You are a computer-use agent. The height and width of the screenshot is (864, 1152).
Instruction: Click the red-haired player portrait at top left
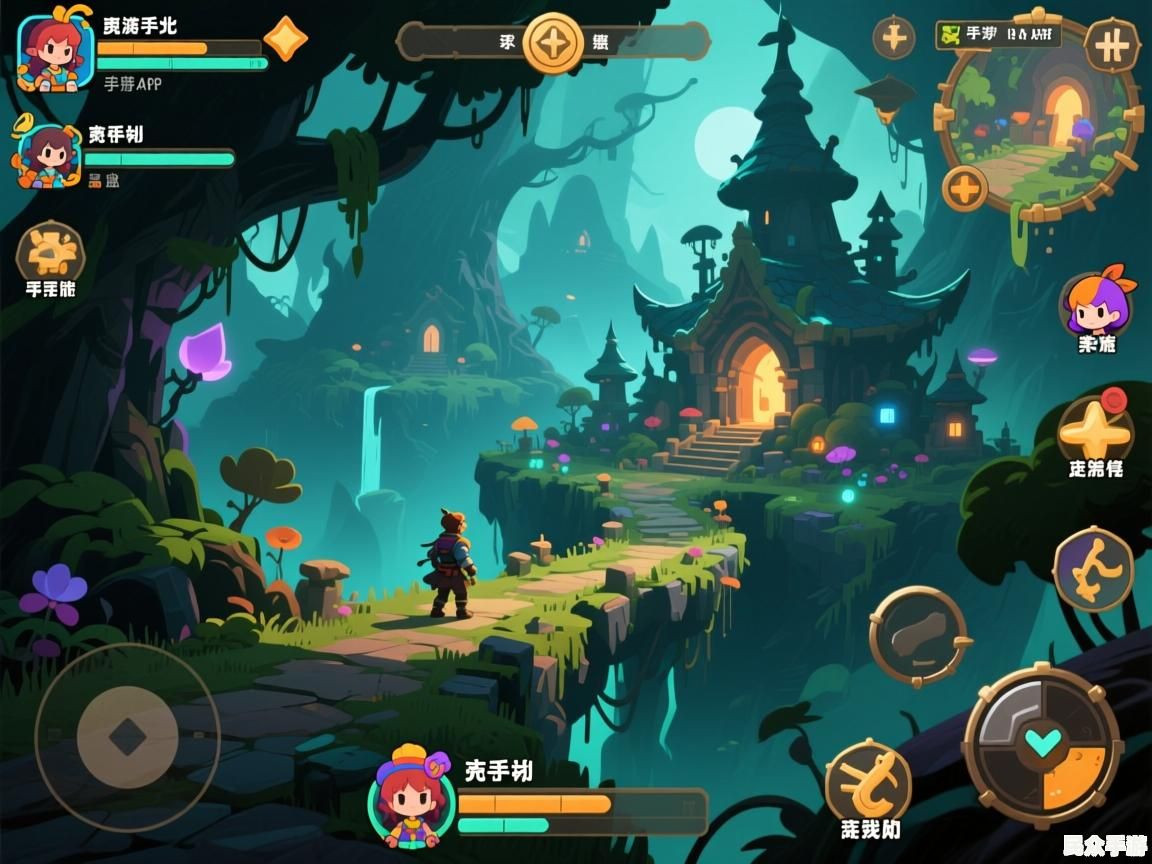pyautogui.click(x=55, y=52)
